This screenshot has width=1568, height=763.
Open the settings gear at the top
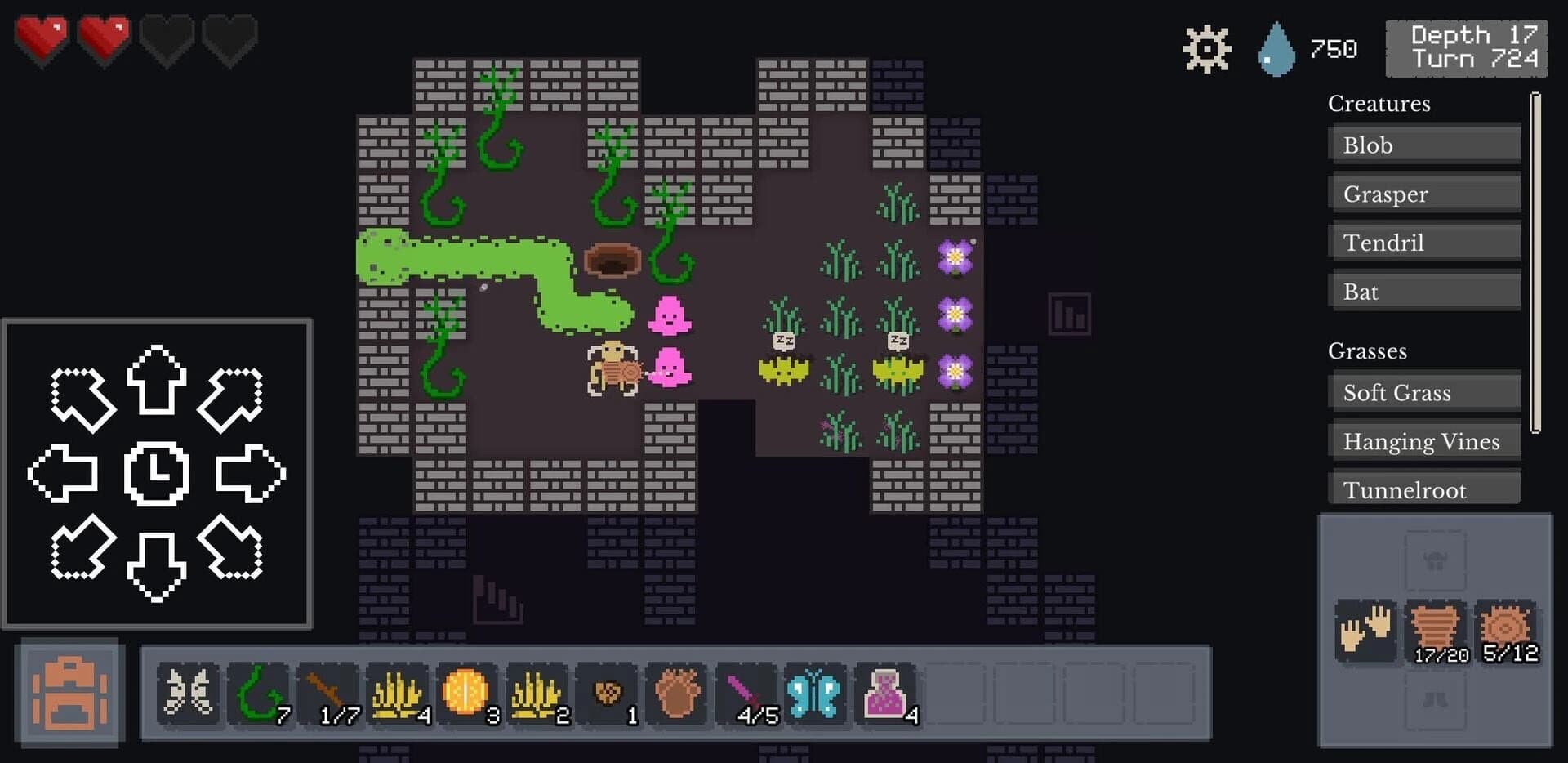click(1205, 47)
